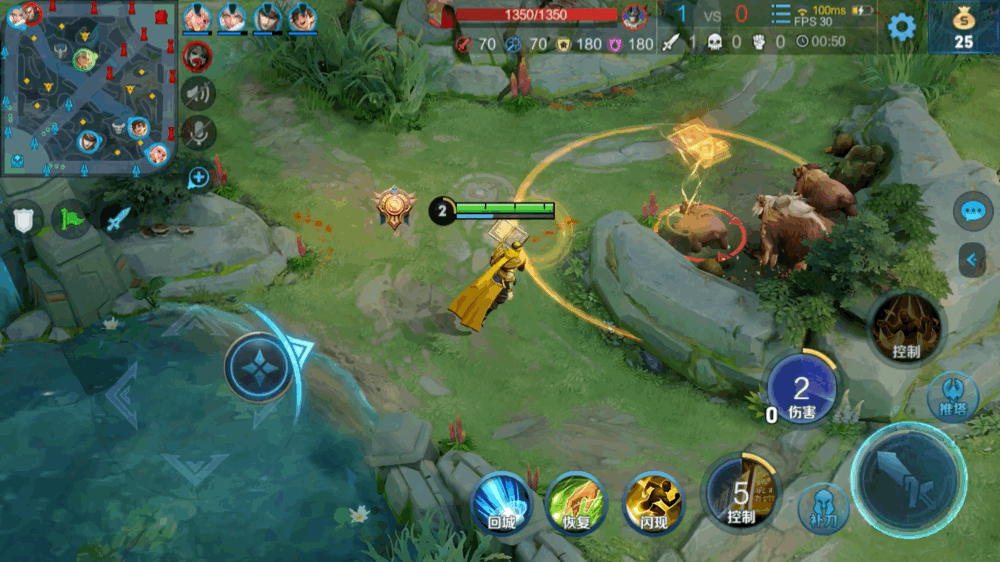This screenshot has width=1000, height=562.
Task: Toggle the muted speaker icon
Action: 199,93
